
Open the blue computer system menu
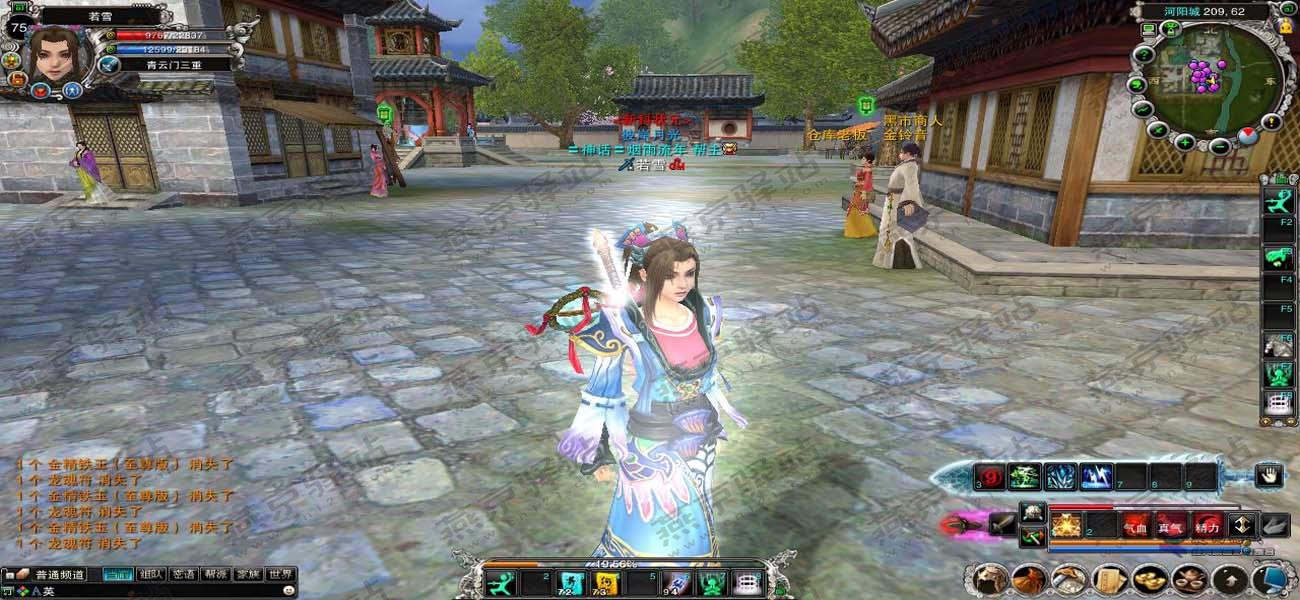click(1268, 579)
